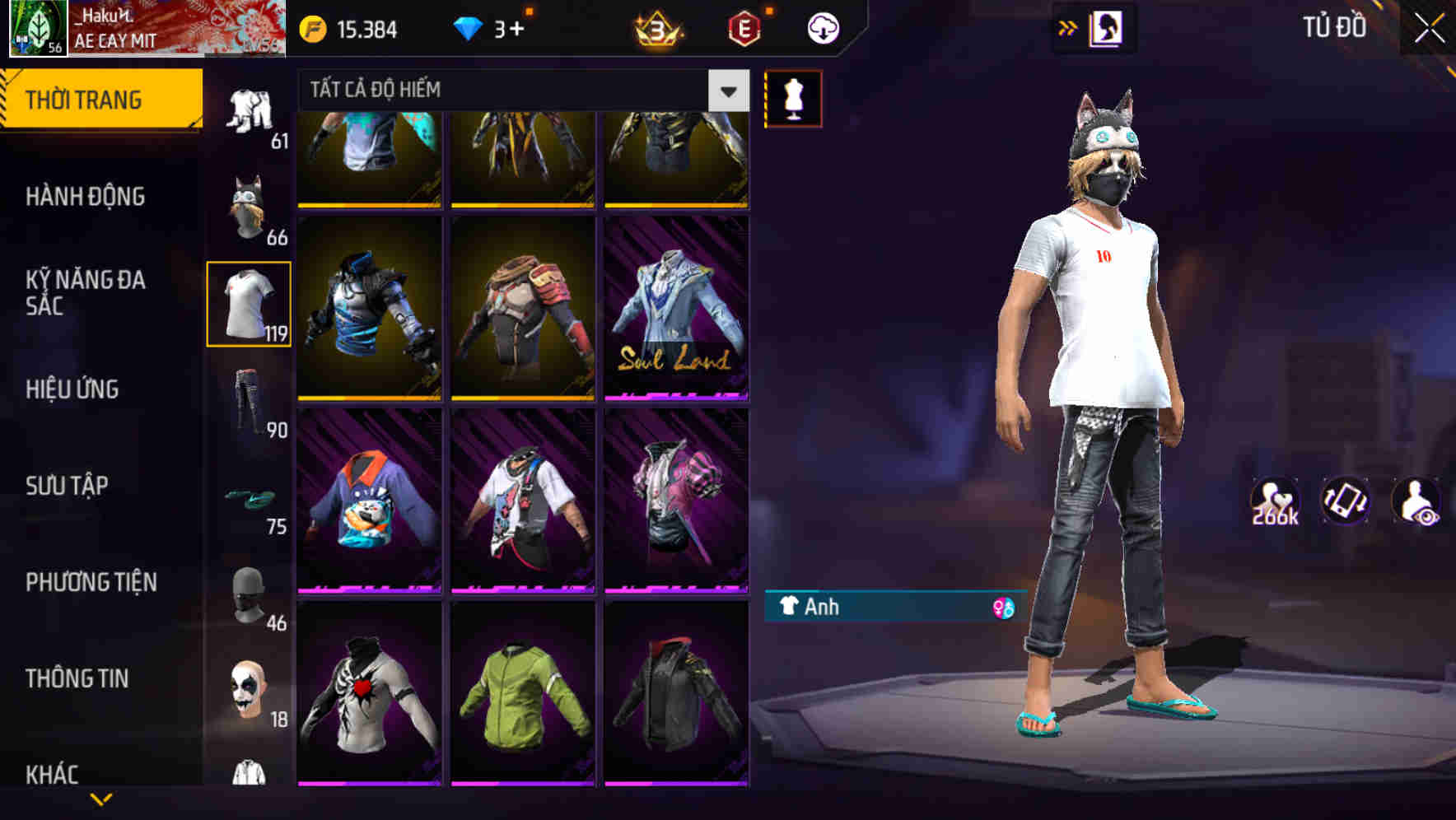Image resolution: width=1456 pixels, height=820 pixels.
Task: Open the TẤT CẢ ĐỘ HIẾM rarity dropdown
Action: click(517, 91)
